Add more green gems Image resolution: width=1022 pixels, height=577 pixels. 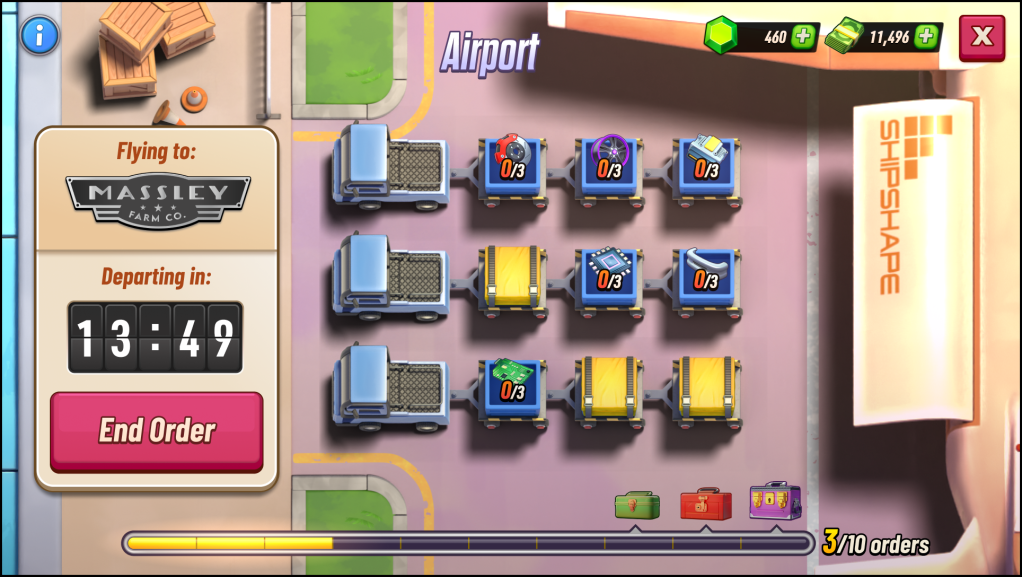(803, 37)
